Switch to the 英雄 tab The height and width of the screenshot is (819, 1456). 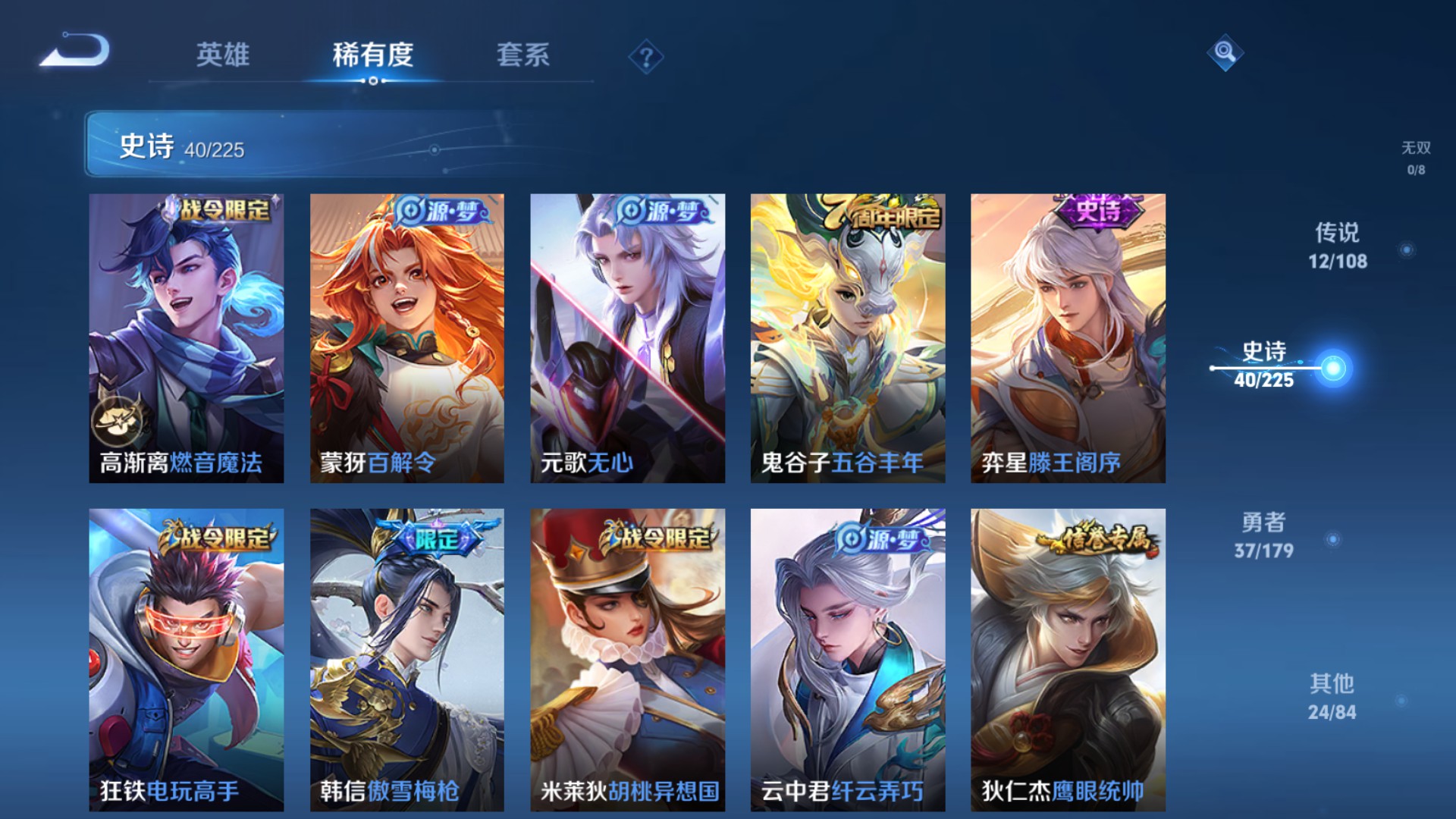223,55
